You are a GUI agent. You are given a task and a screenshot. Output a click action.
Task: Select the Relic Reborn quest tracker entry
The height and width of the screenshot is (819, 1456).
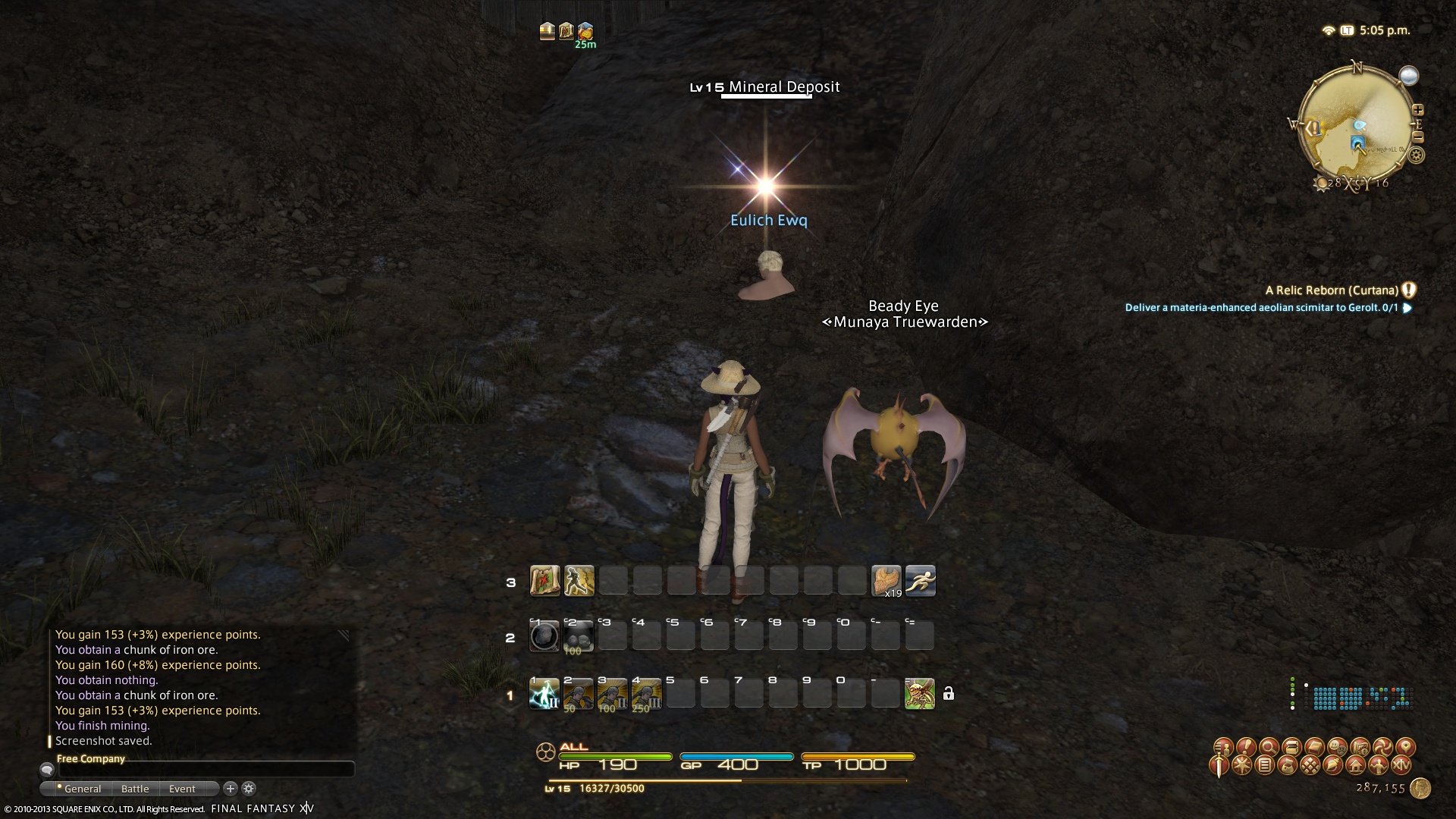coord(1332,290)
